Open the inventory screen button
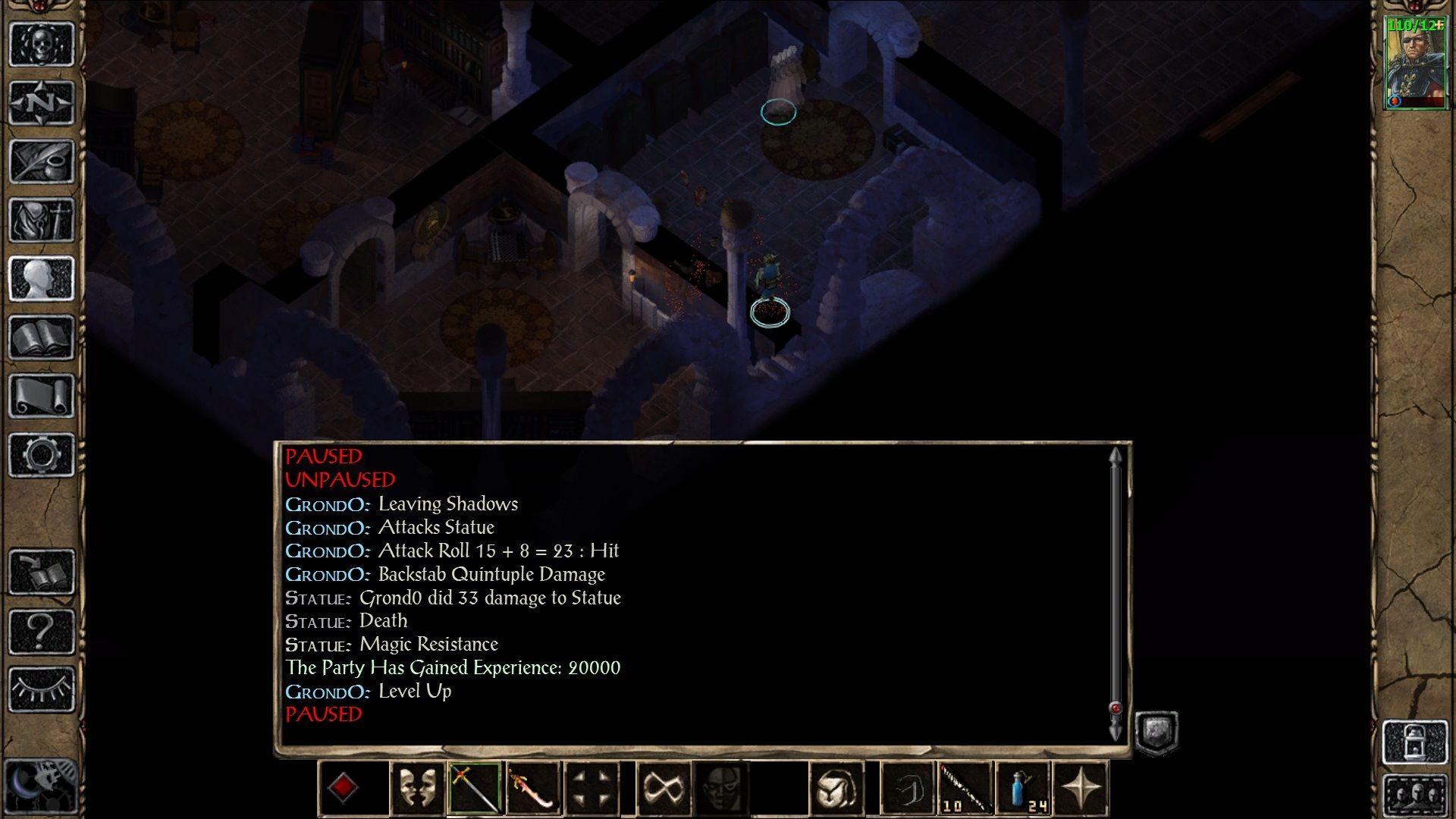This screenshot has width=1456, height=819. coord(42,220)
